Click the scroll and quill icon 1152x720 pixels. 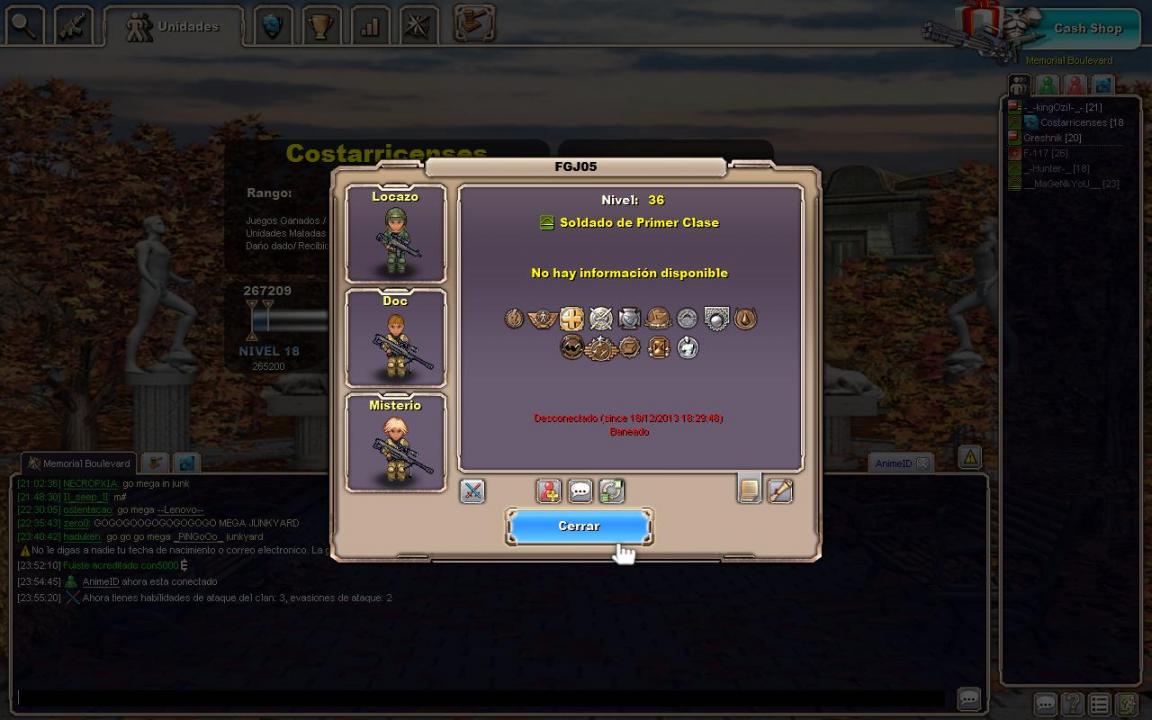click(x=780, y=491)
